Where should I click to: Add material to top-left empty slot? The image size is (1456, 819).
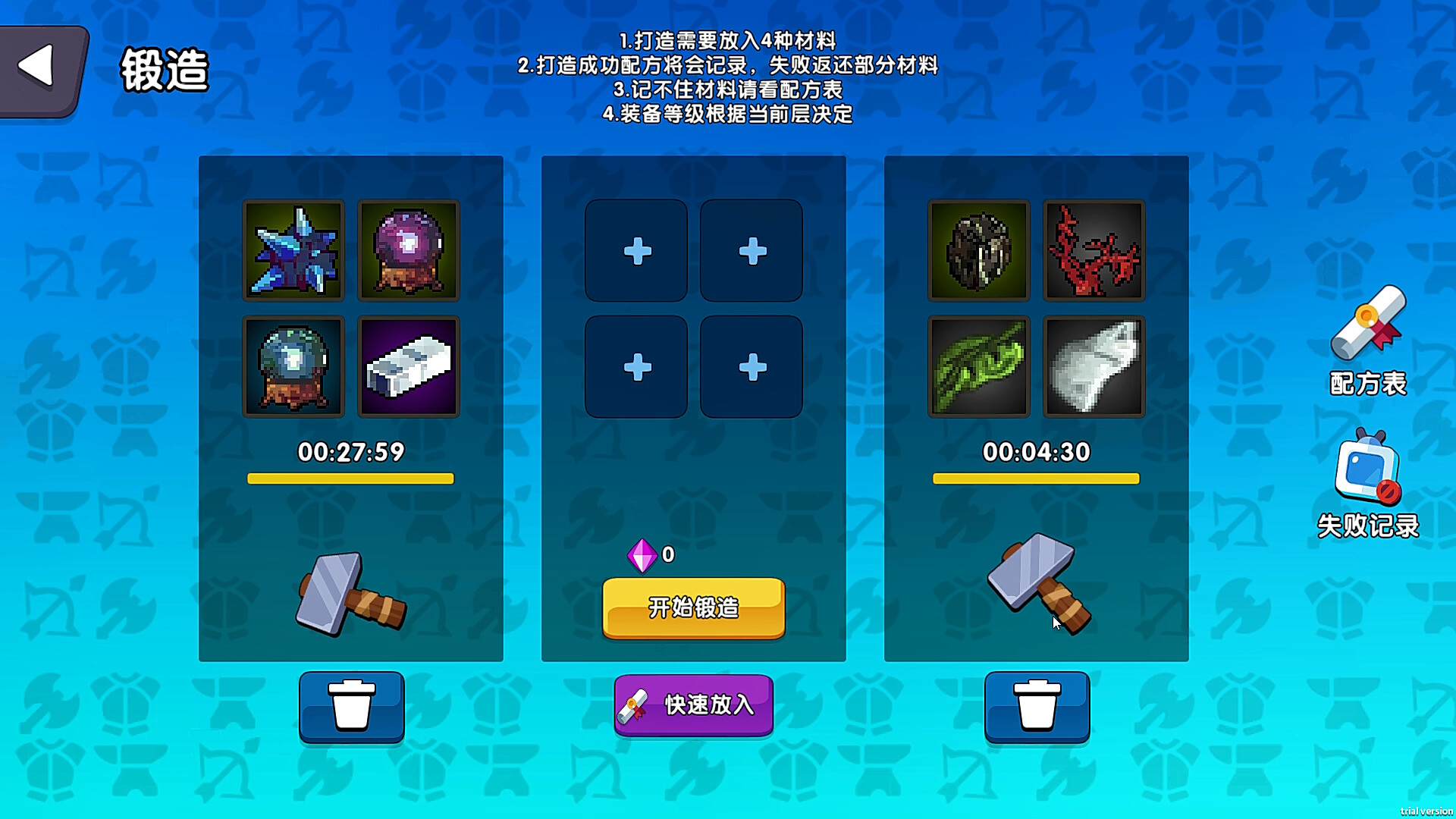636,250
